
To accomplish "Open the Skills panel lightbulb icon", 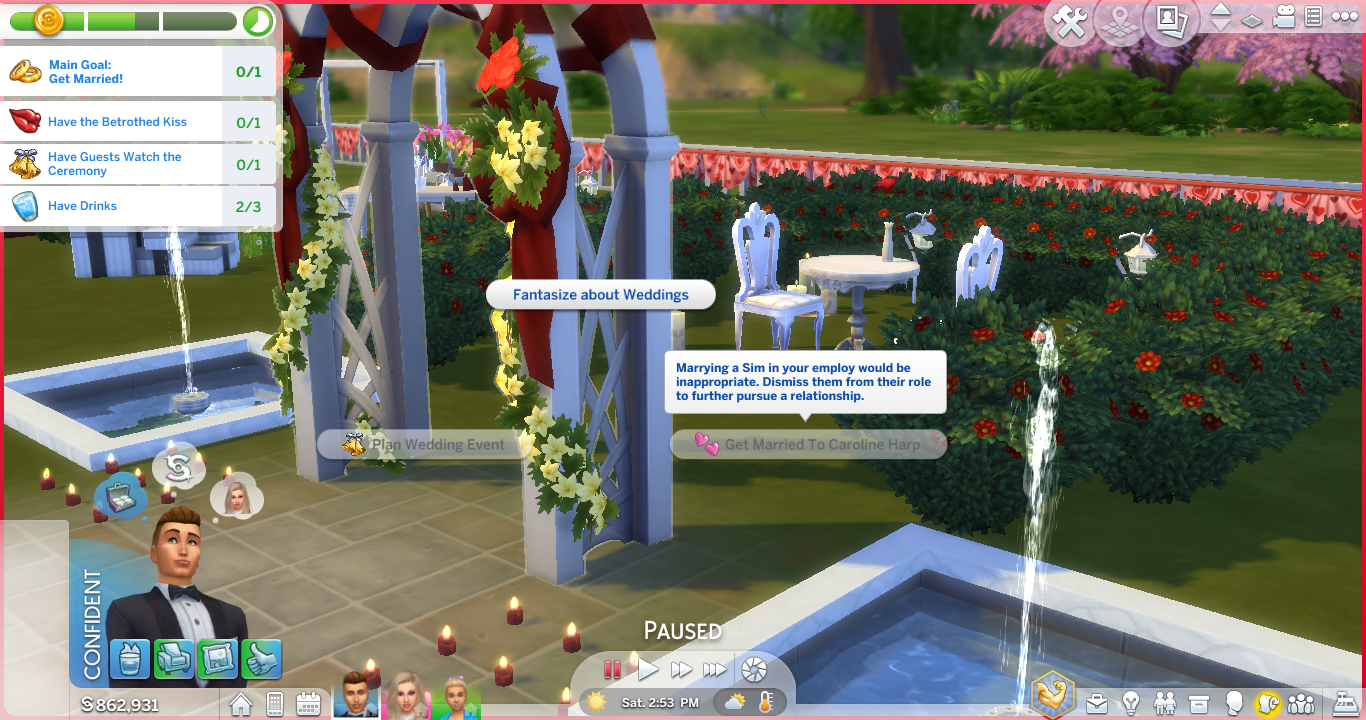I will [x=1132, y=702].
